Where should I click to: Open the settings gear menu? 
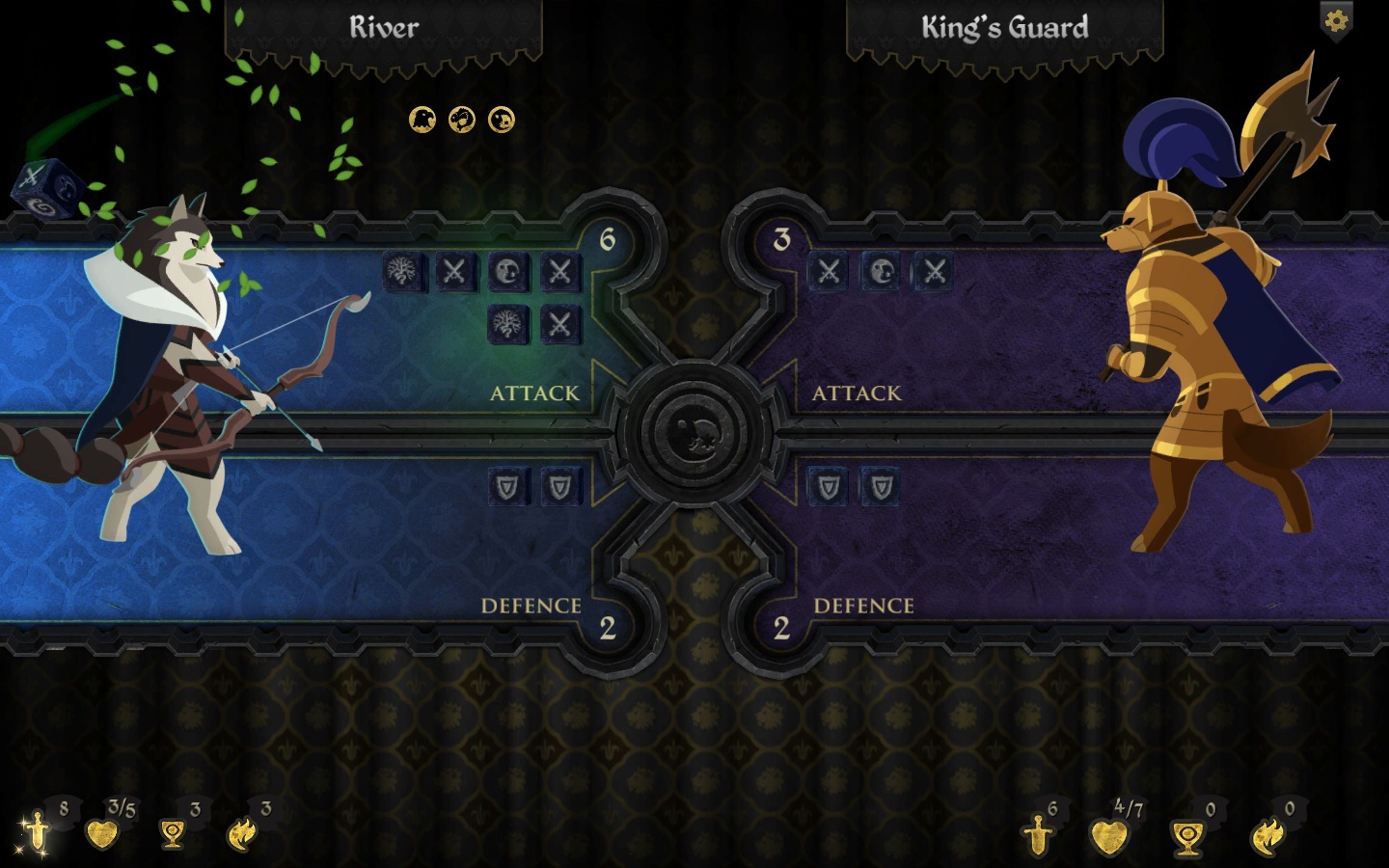(x=1336, y=20)
